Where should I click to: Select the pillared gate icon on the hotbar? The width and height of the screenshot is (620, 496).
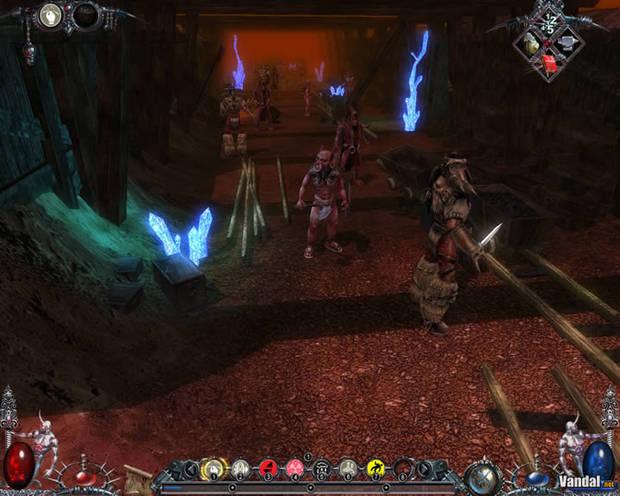(x=322, y=468)
